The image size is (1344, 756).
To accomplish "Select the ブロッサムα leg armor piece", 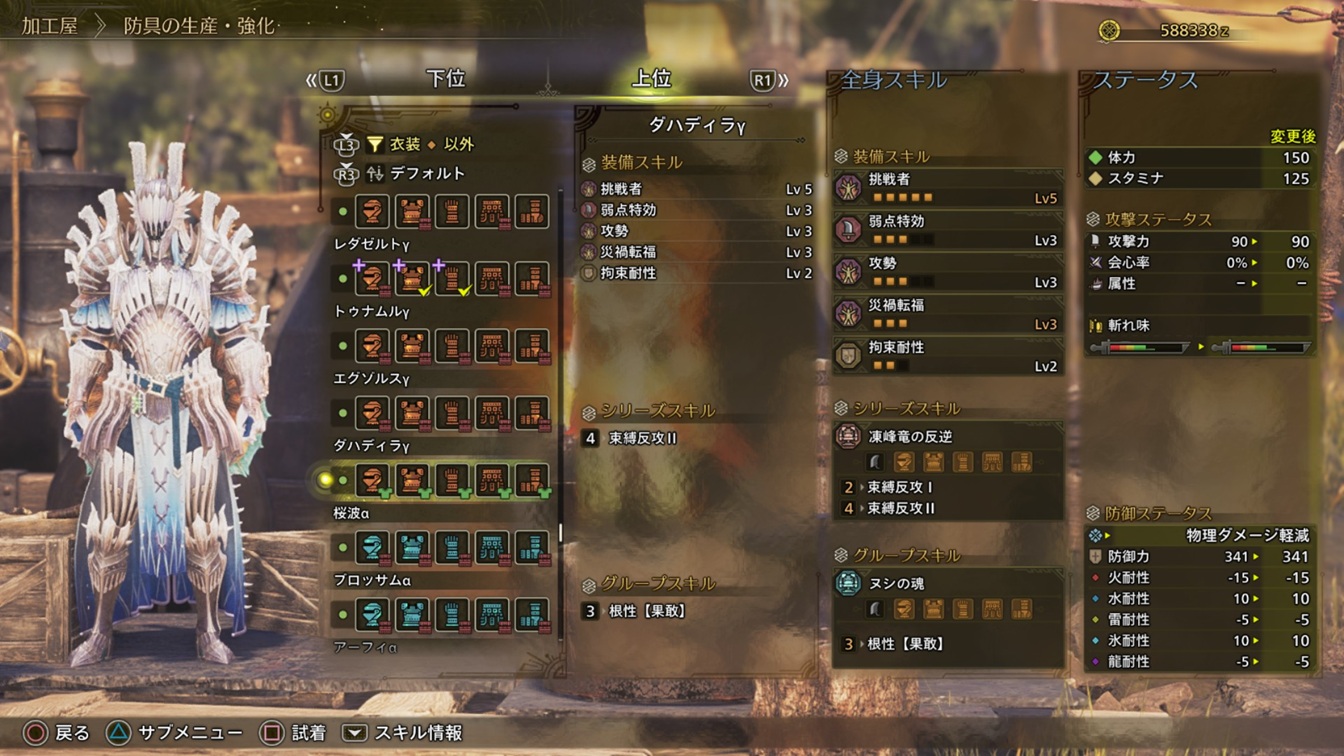I will pos(532,614).
